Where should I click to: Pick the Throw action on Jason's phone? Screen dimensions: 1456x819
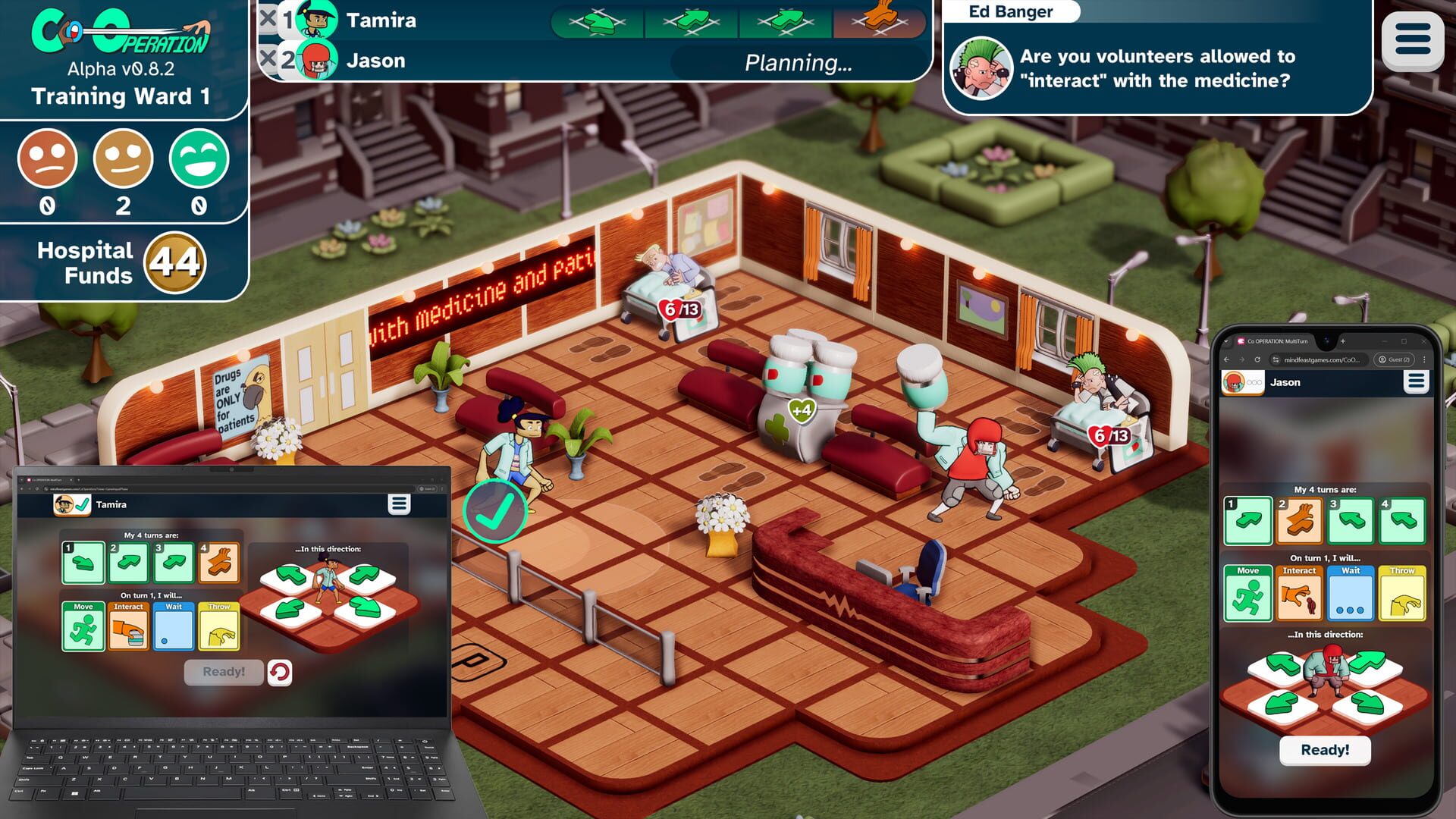1402,595
